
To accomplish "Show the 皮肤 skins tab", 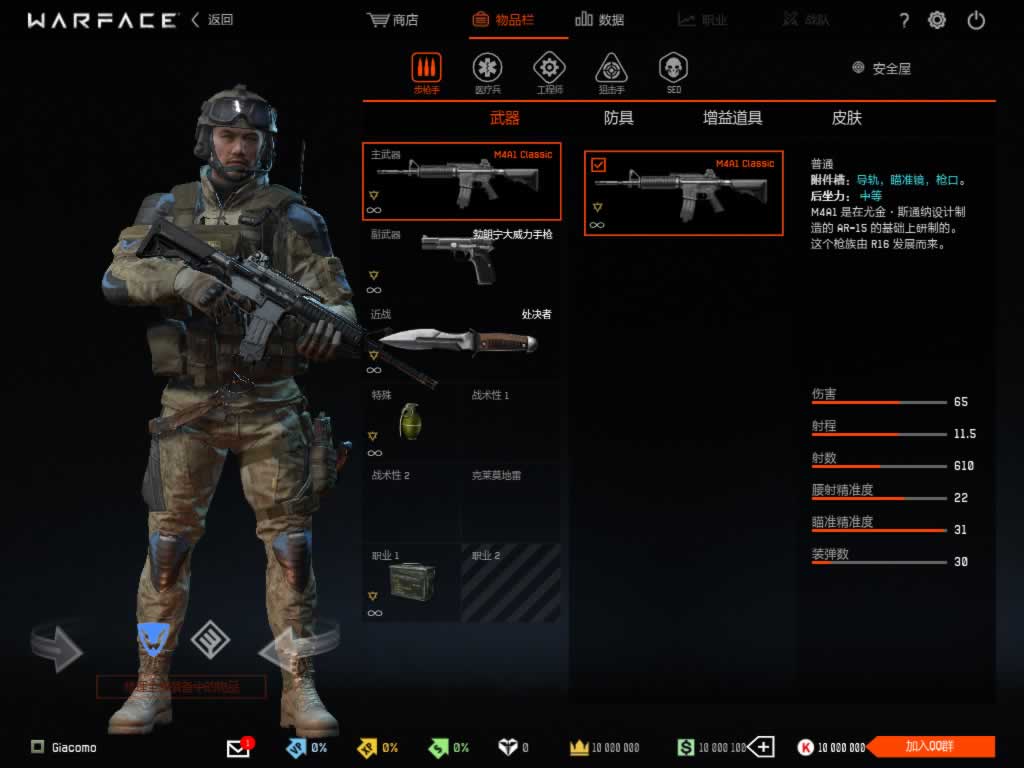I will click(847, 118).
